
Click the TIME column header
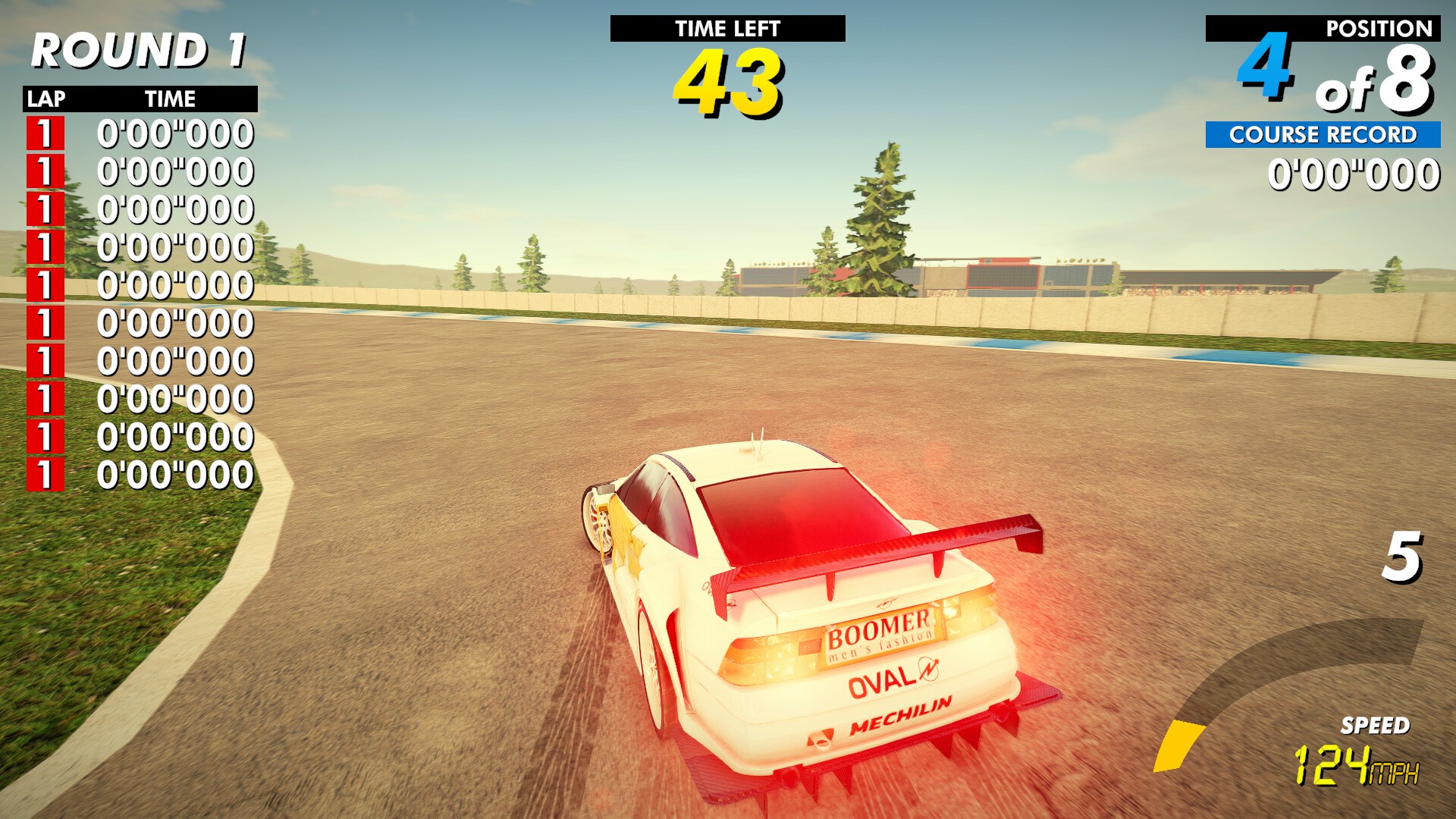pos(170,98)
